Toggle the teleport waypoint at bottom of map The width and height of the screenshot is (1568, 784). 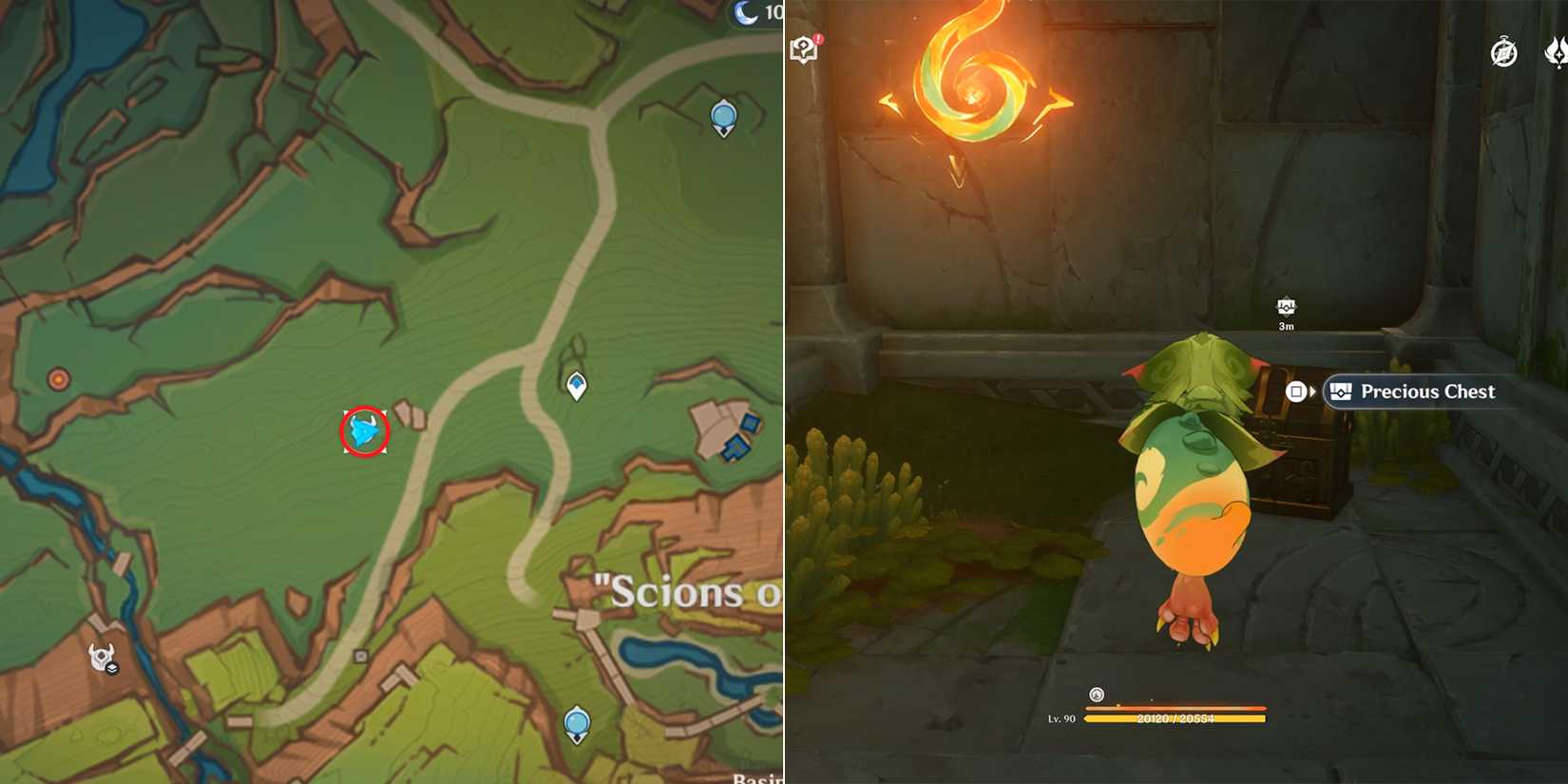575,724
